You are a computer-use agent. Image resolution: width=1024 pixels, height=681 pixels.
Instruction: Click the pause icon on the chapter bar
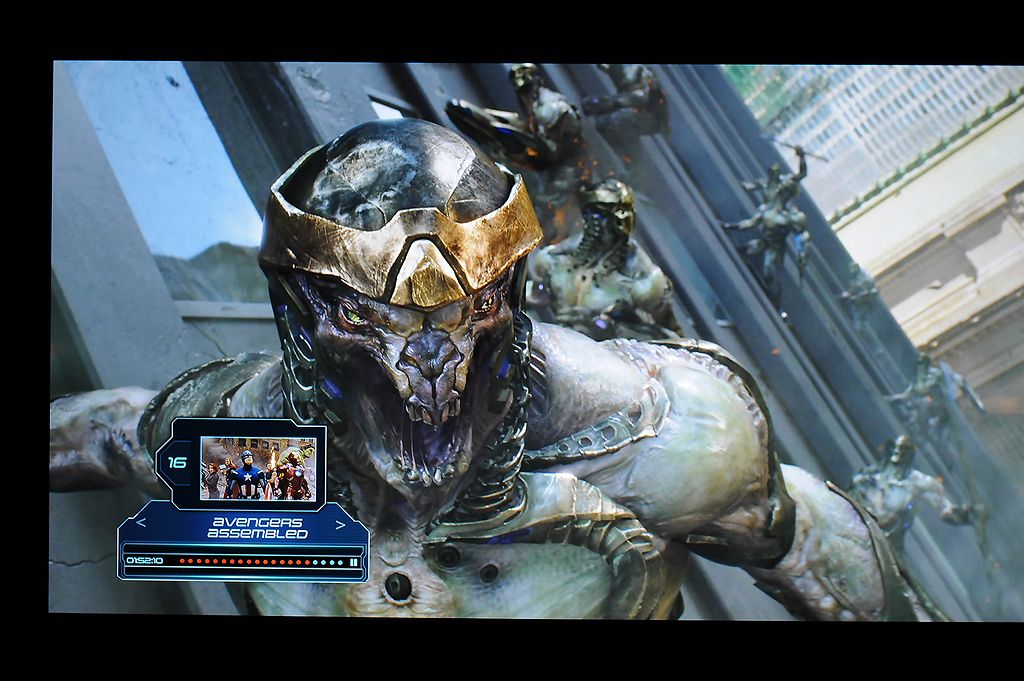354,562
